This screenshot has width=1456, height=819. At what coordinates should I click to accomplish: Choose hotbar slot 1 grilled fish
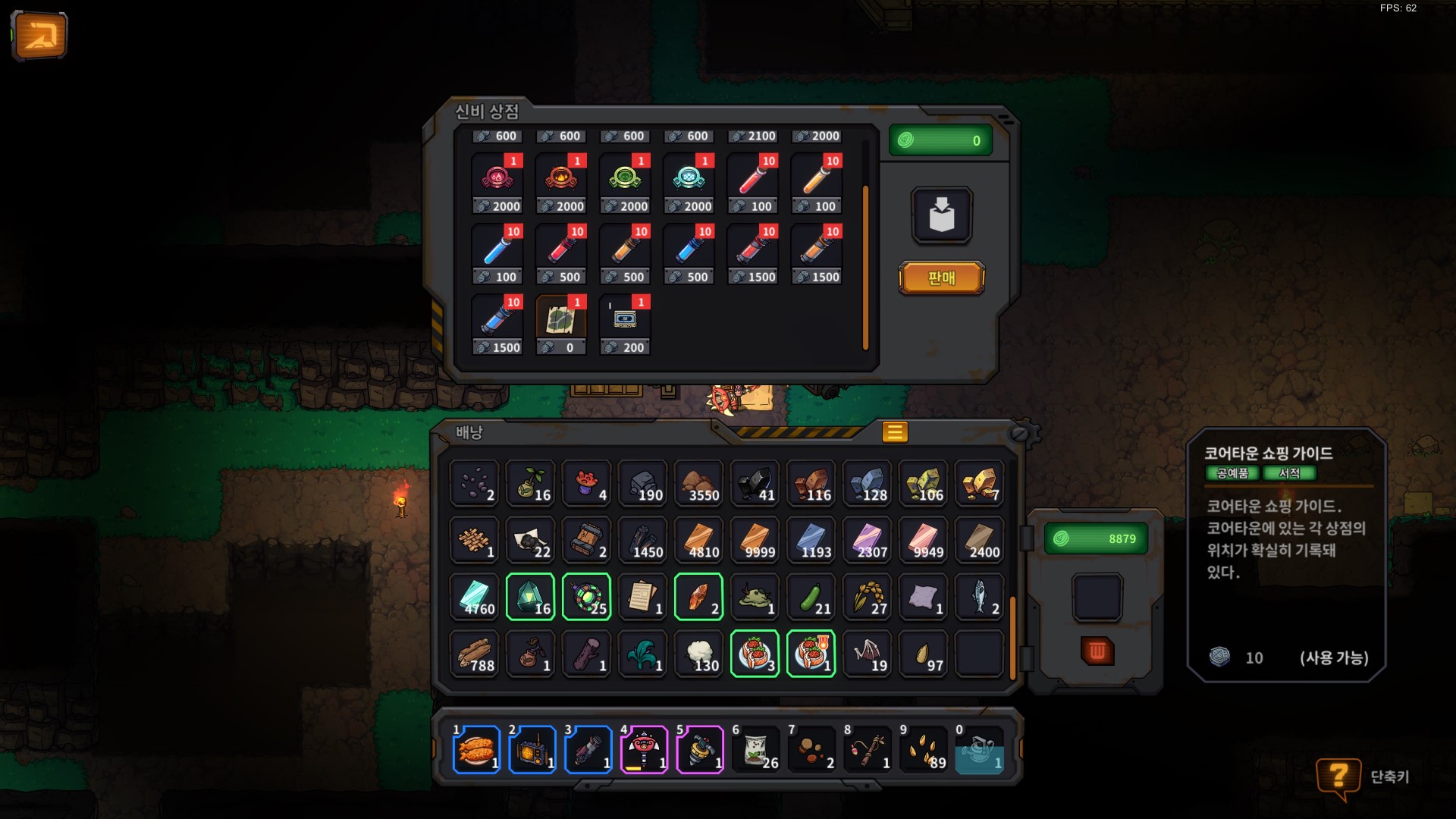[476, 750]
